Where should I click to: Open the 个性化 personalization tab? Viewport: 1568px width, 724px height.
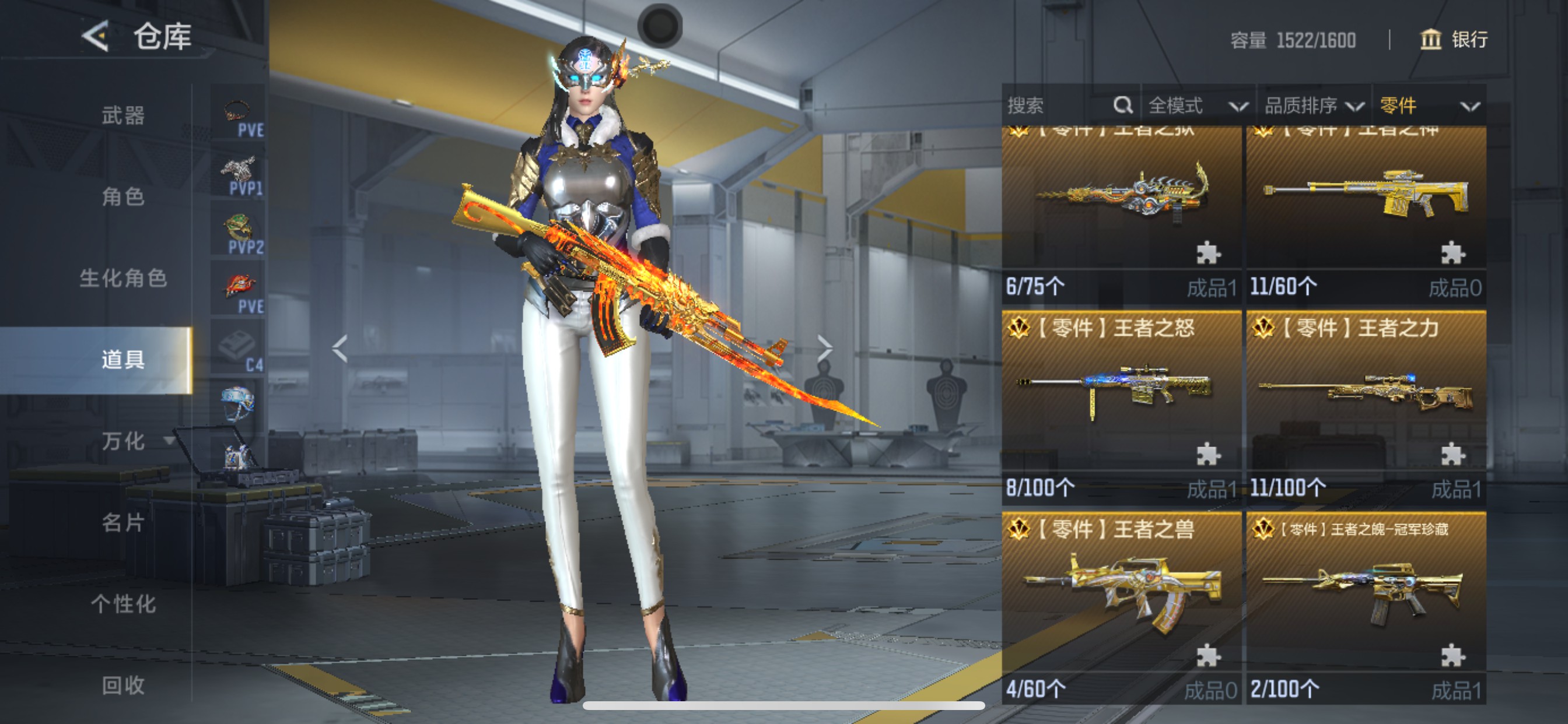point(123,604)
